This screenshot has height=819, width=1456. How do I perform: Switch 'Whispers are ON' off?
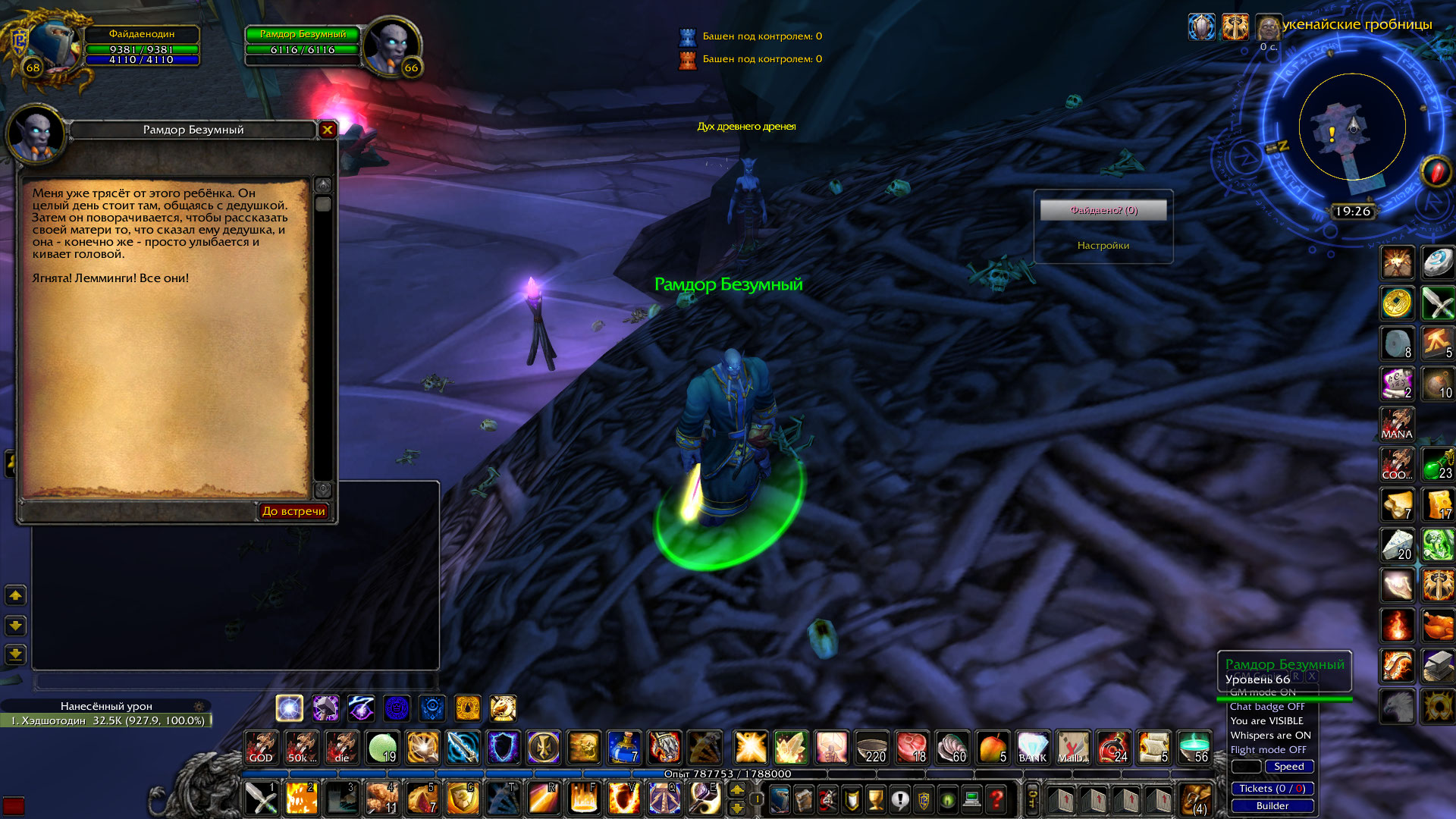tap(1271, 736)
